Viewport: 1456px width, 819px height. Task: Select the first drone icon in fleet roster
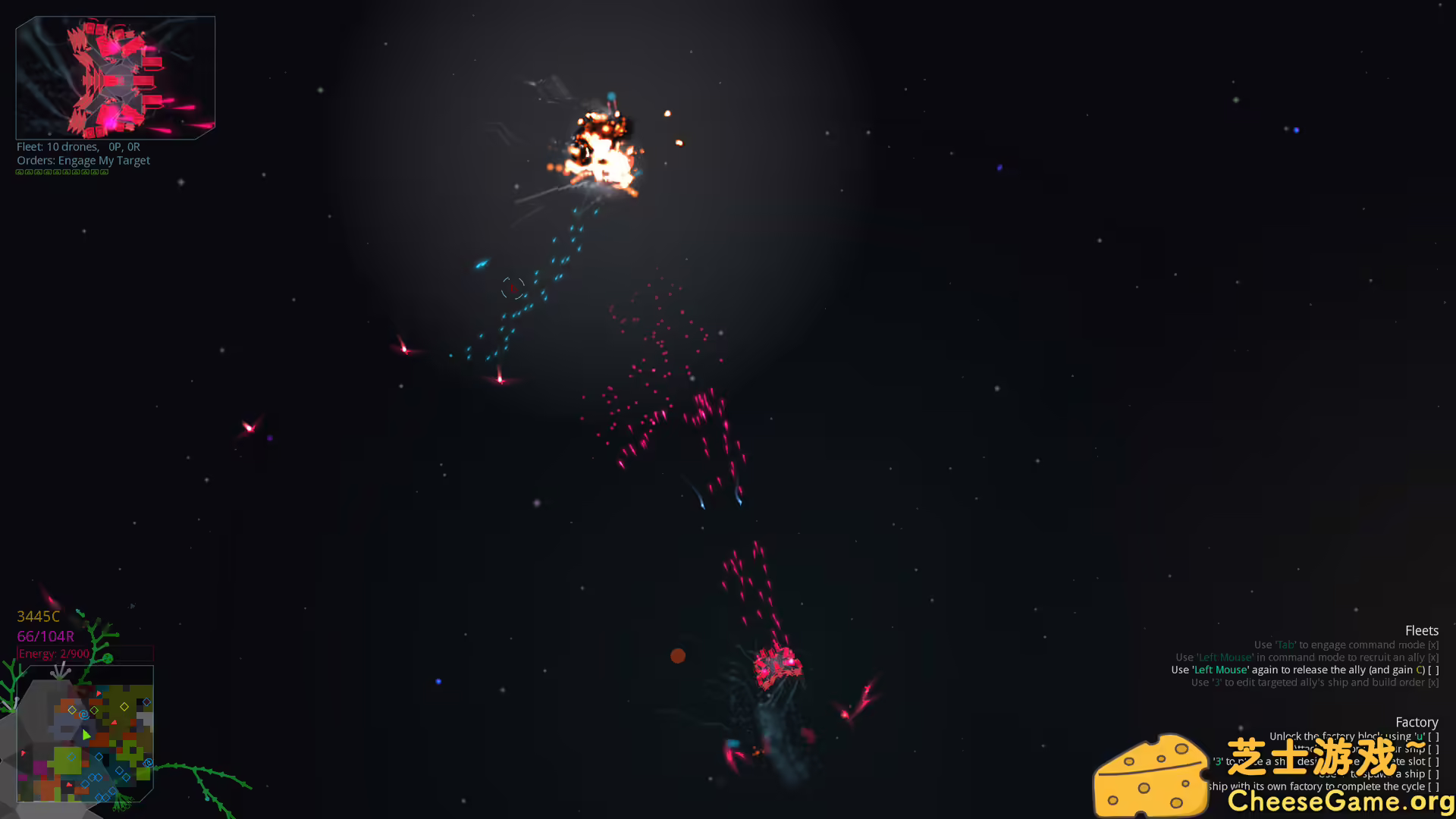[20, 172]
